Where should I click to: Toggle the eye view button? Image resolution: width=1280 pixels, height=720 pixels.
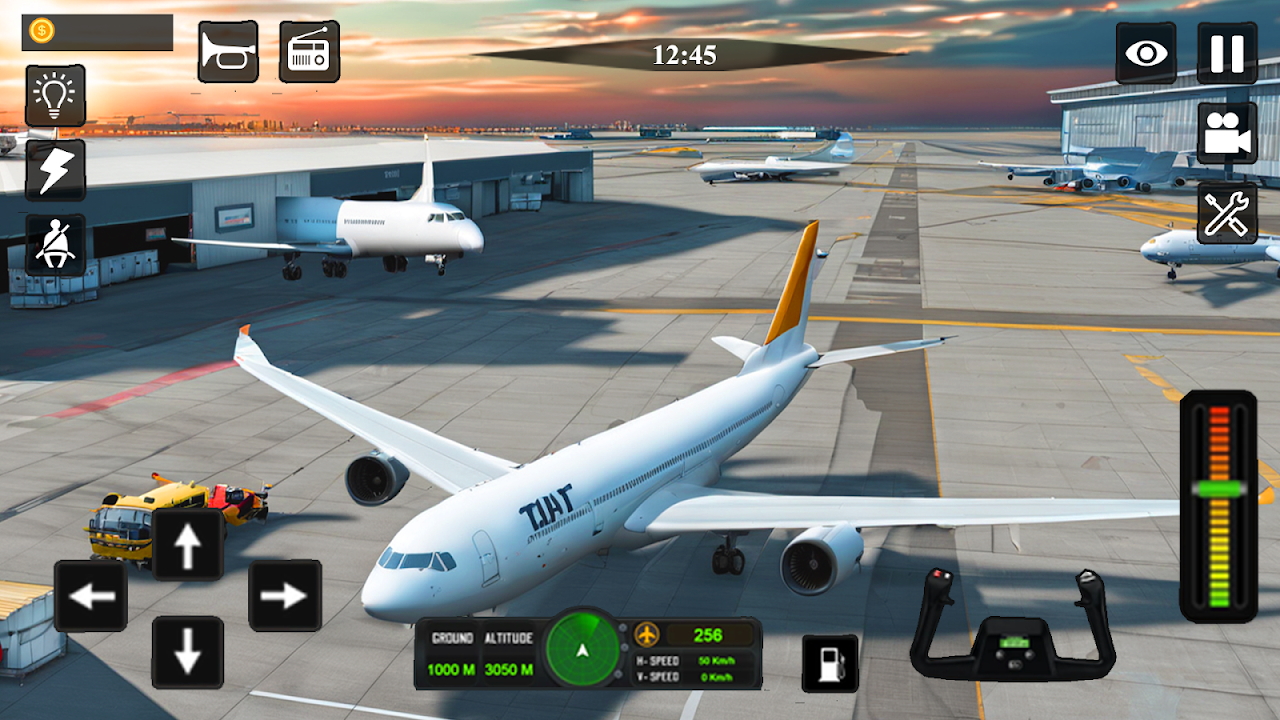click(x=1146, y=53)
